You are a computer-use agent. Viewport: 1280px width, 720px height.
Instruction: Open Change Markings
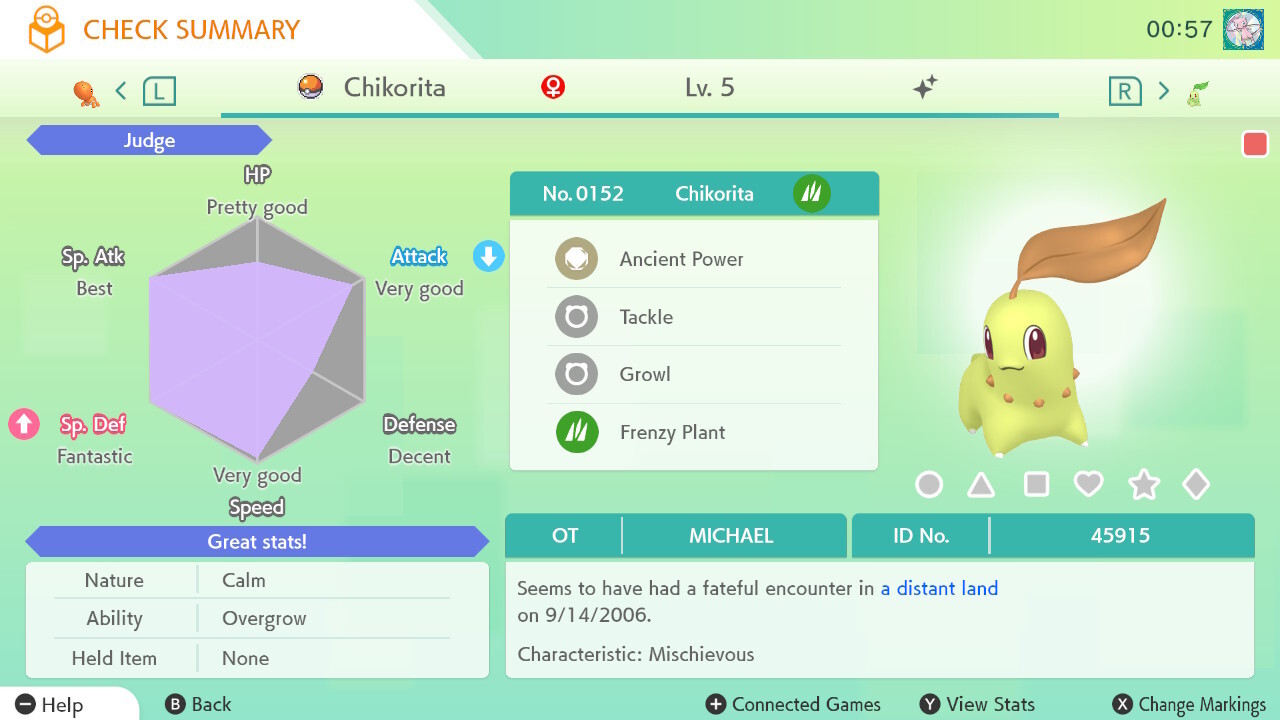coord(1189,705)
